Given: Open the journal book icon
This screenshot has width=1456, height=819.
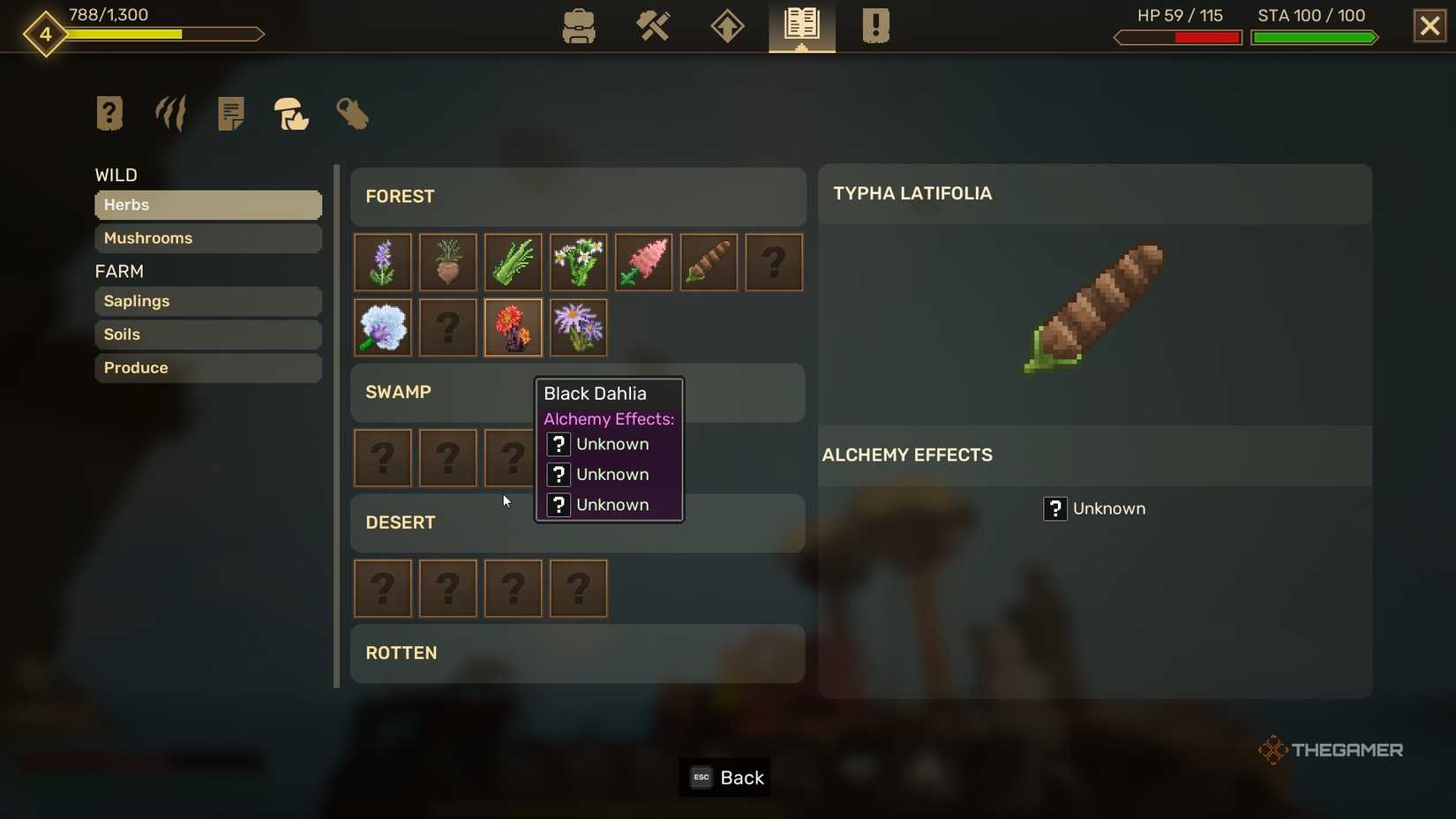Looking at the screenshot, I should [800, 26].
